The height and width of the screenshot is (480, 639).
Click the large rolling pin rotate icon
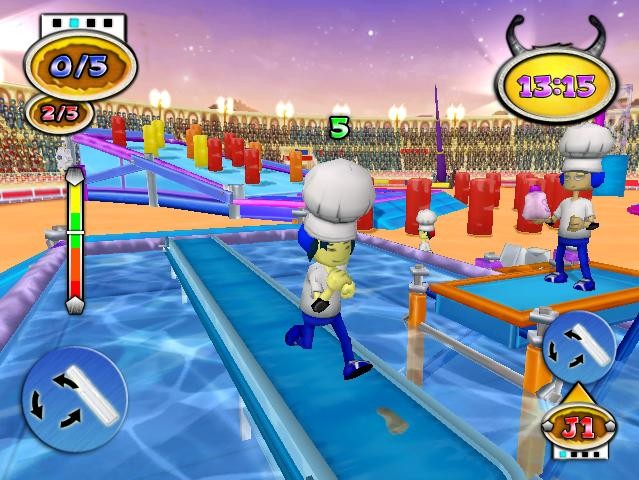click(73, 397)
